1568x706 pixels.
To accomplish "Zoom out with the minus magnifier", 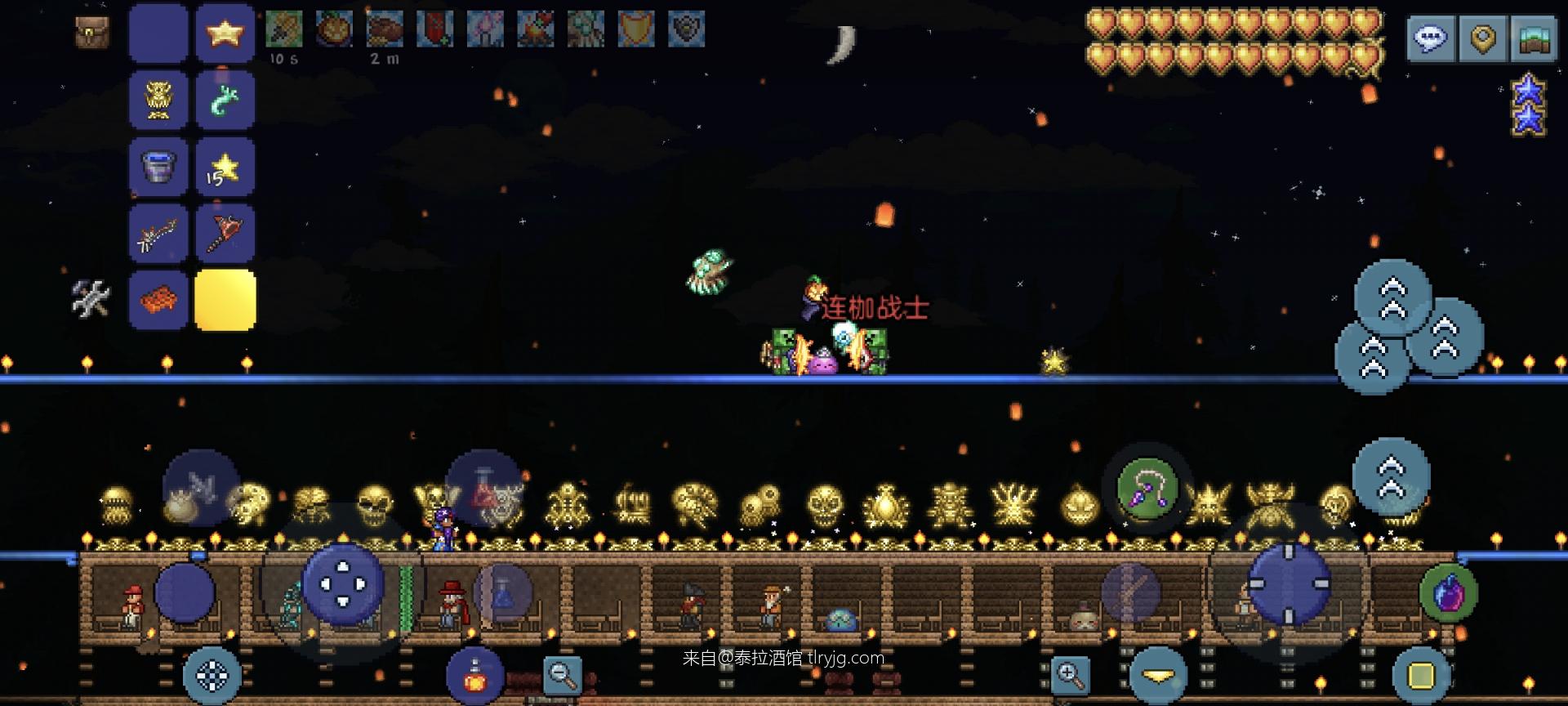I will (562, 674).
